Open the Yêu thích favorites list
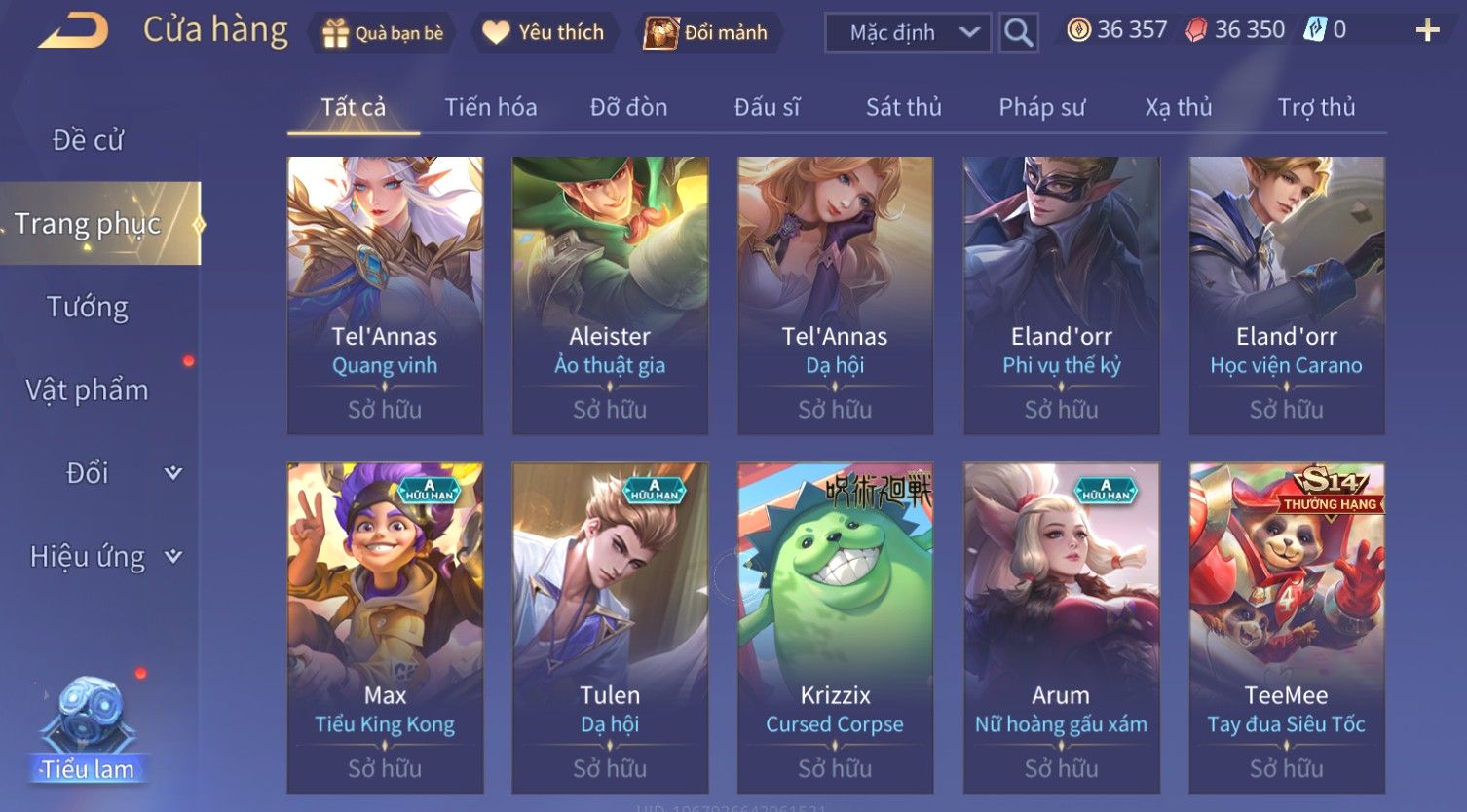Viewport: 1467px width, 812px height. [x=544, y=33]
